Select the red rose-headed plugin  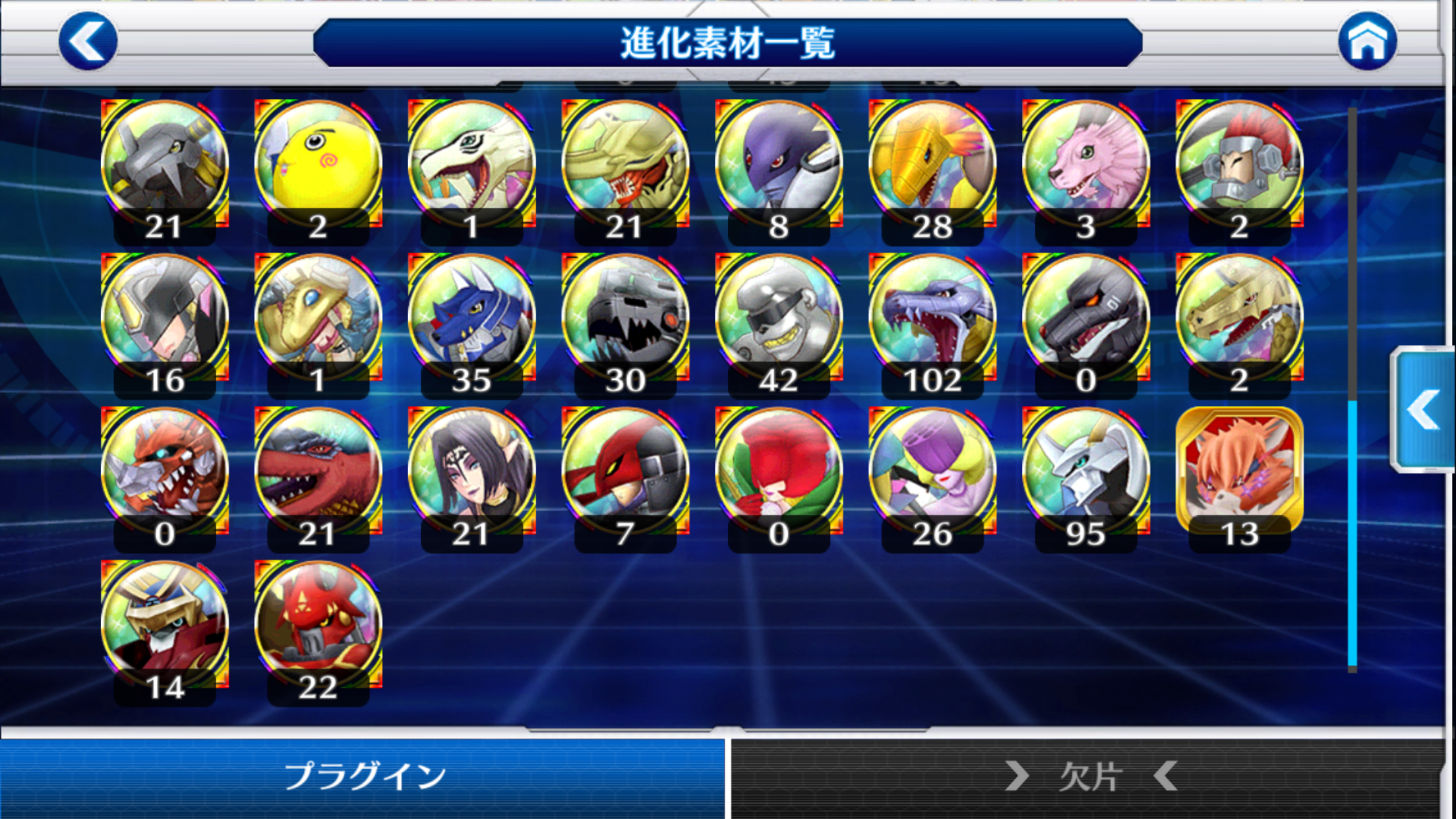point(778,472)
